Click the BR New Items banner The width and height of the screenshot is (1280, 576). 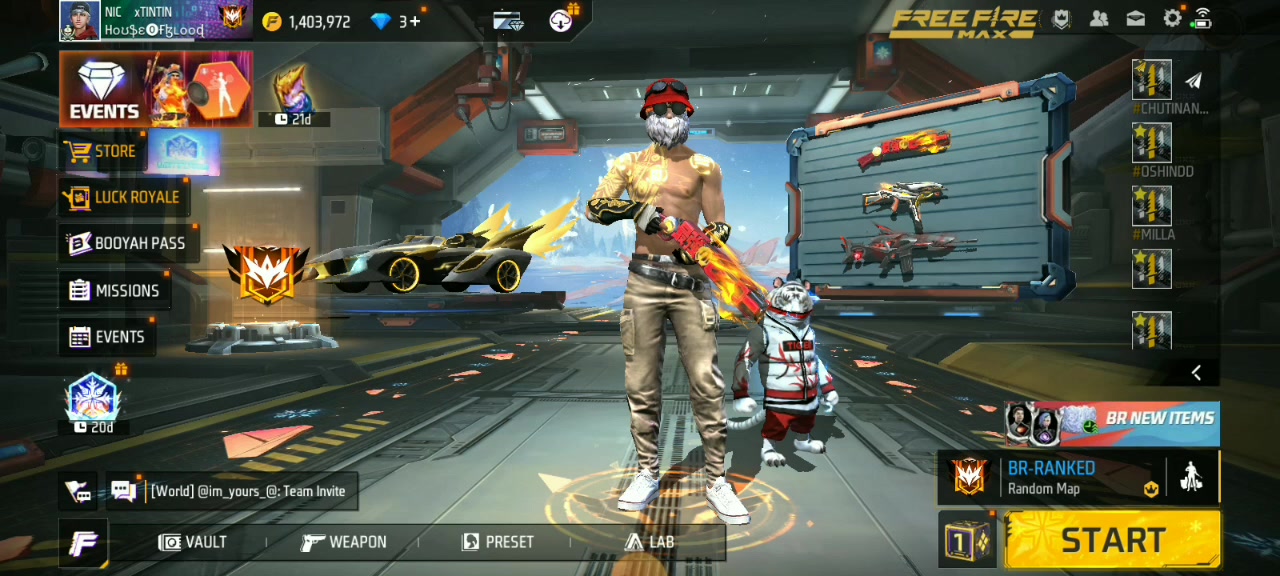coord(1112,422)
